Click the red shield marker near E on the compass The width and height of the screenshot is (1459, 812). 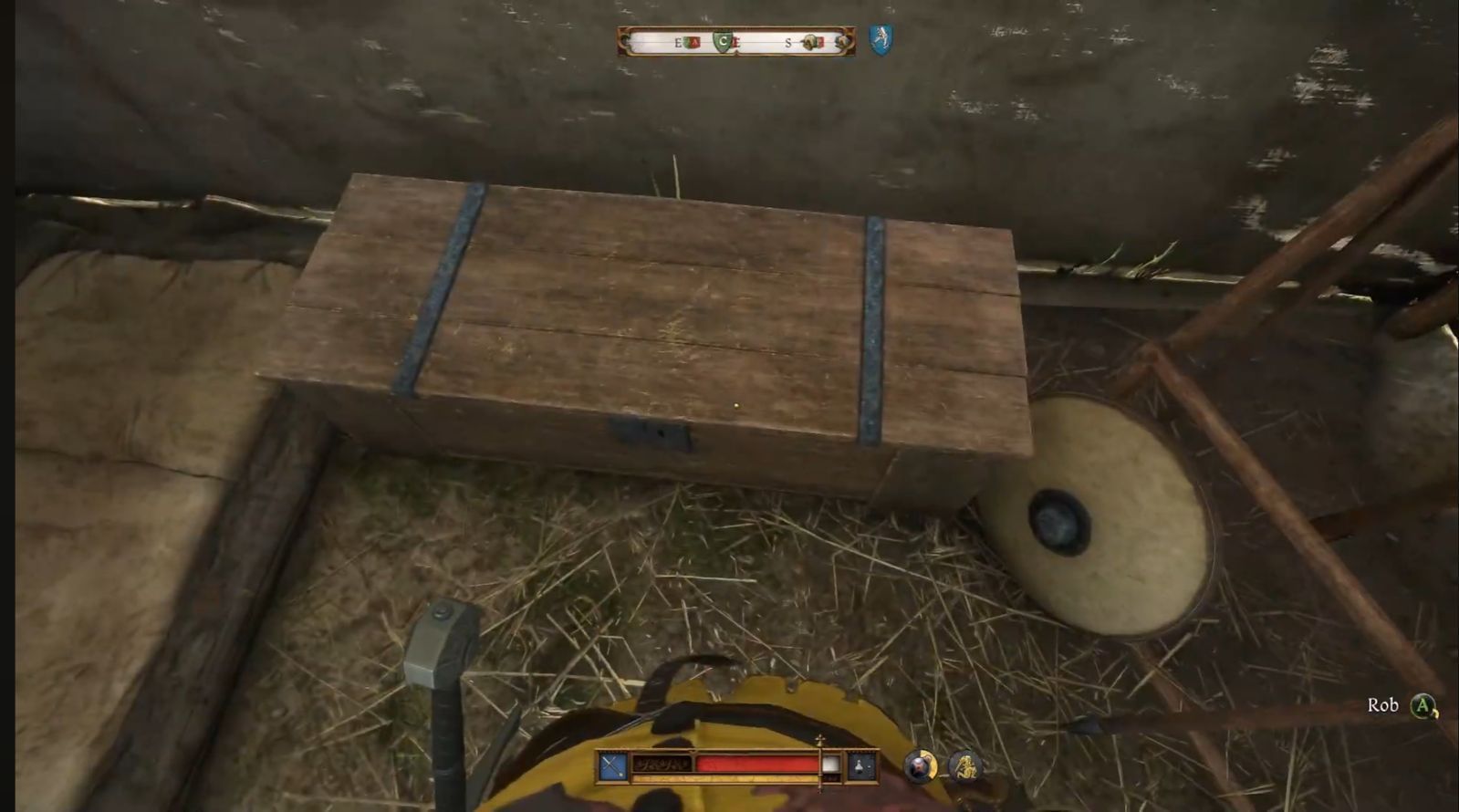[x=695, y=41]
